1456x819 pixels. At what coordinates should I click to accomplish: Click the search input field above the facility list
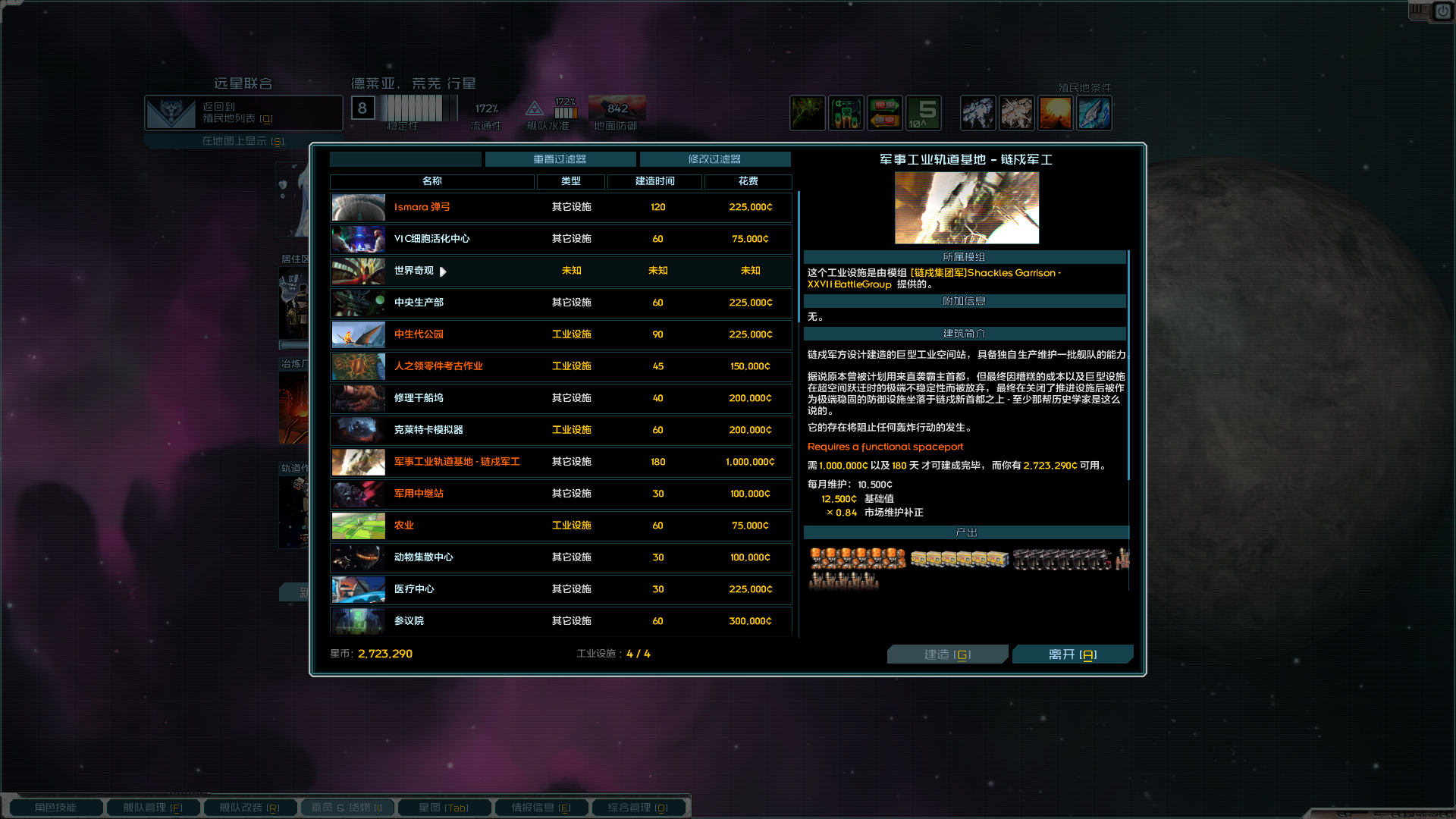click(x=405, y=159)
